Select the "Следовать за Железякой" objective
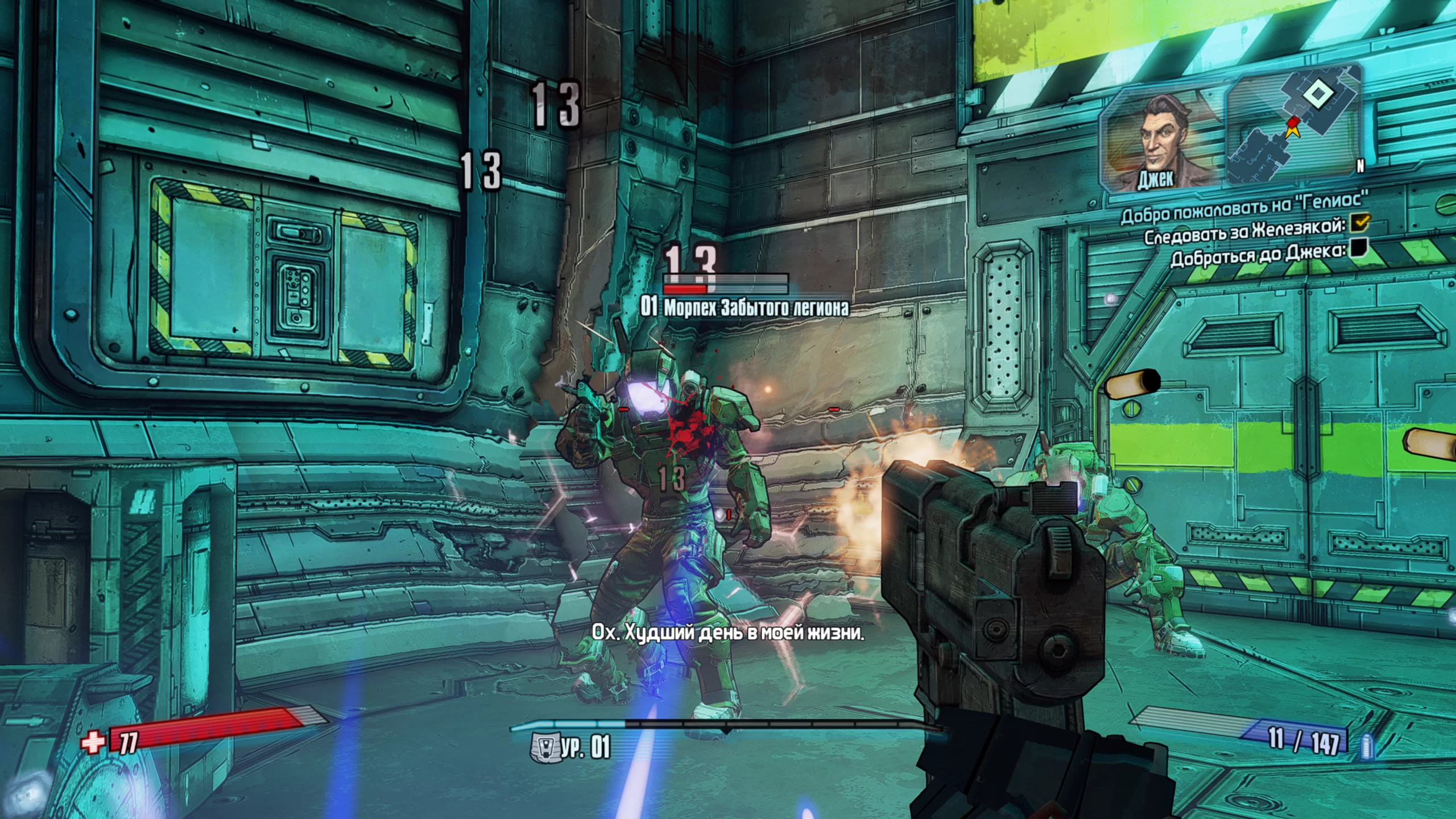The image size is (1456, 819). [1244, 230]
